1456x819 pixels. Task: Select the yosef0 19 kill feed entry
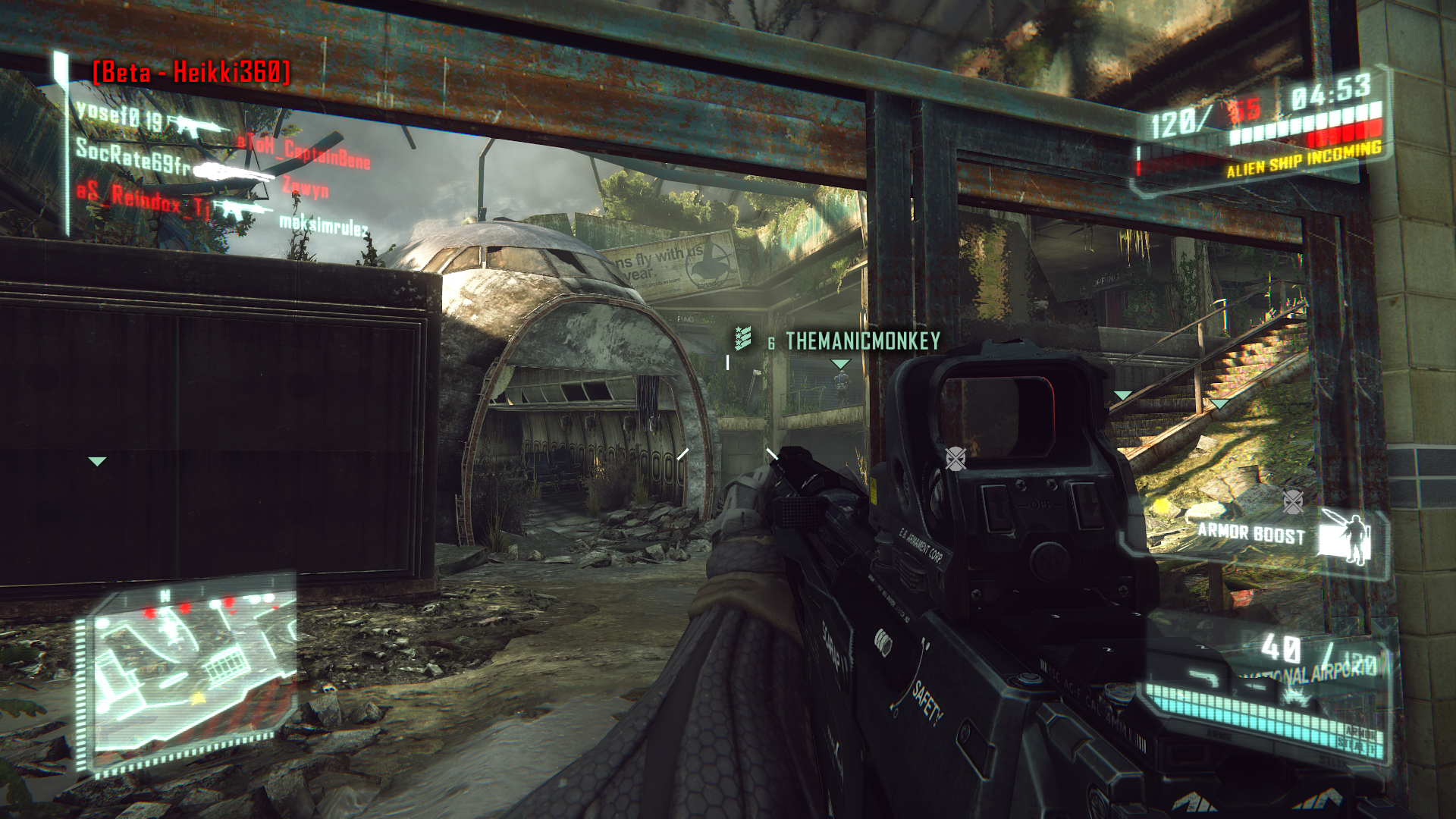120,116
